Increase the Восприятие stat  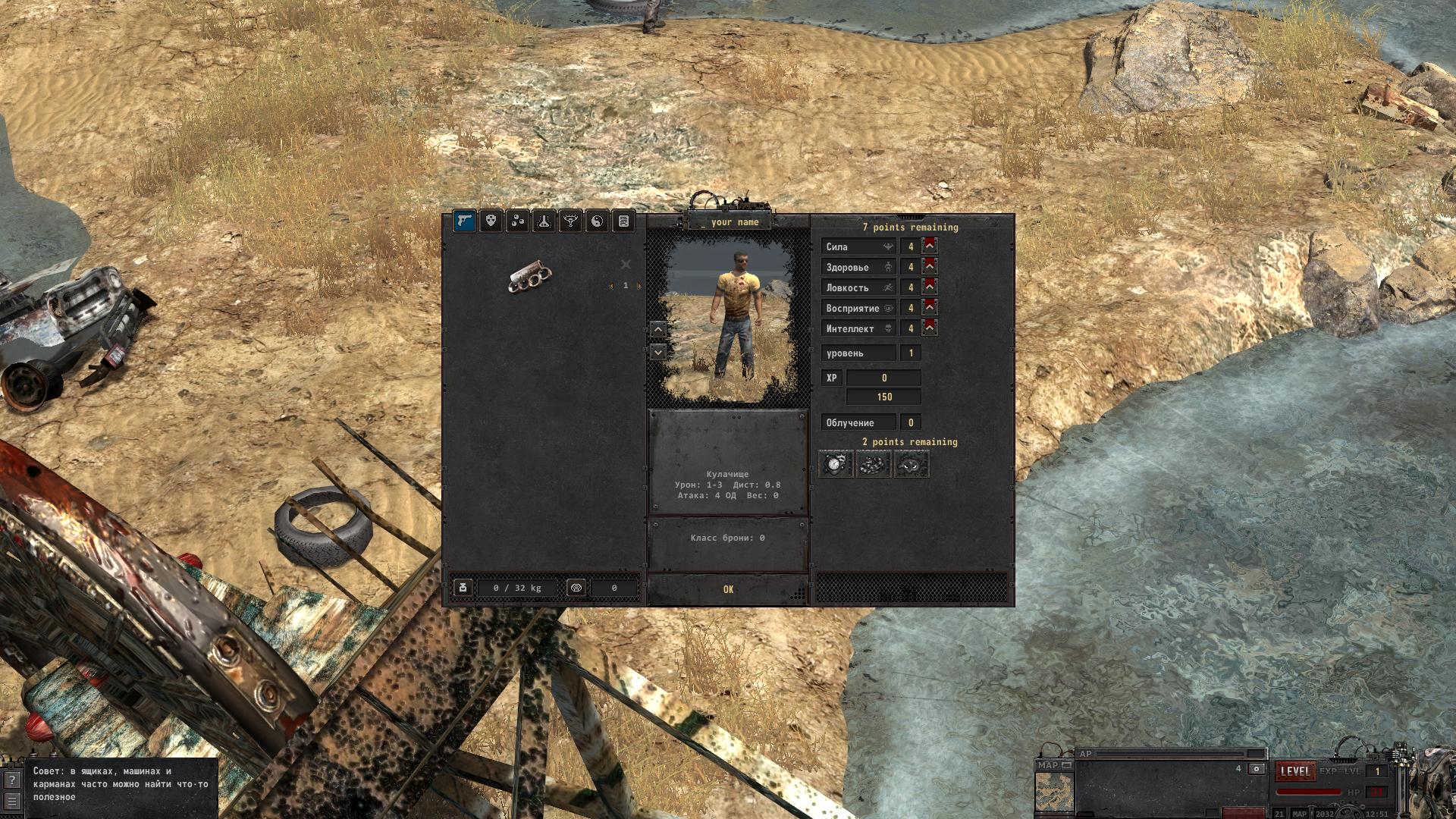click(930, 307)
